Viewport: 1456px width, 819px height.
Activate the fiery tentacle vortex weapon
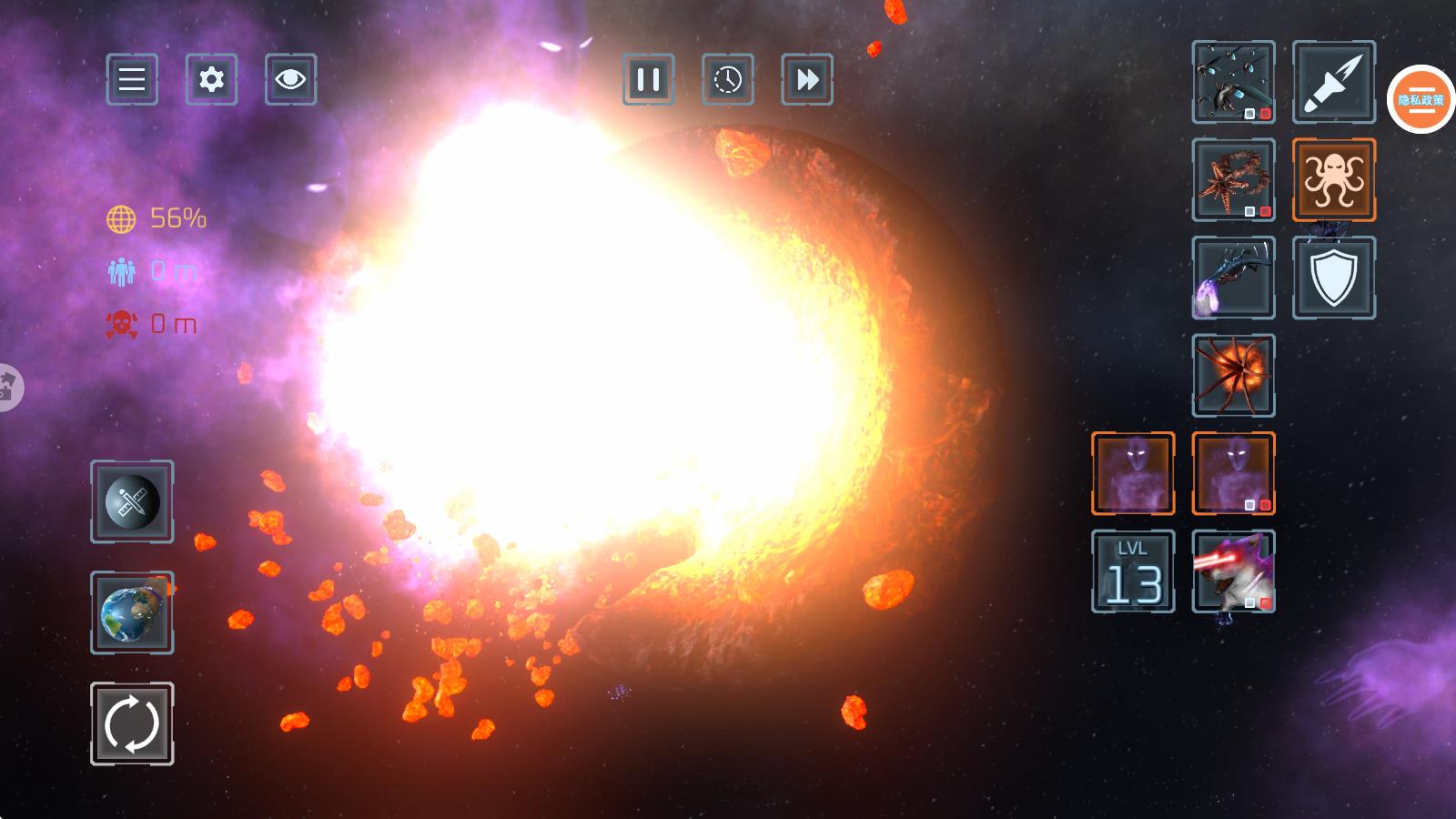point(1233,375)
